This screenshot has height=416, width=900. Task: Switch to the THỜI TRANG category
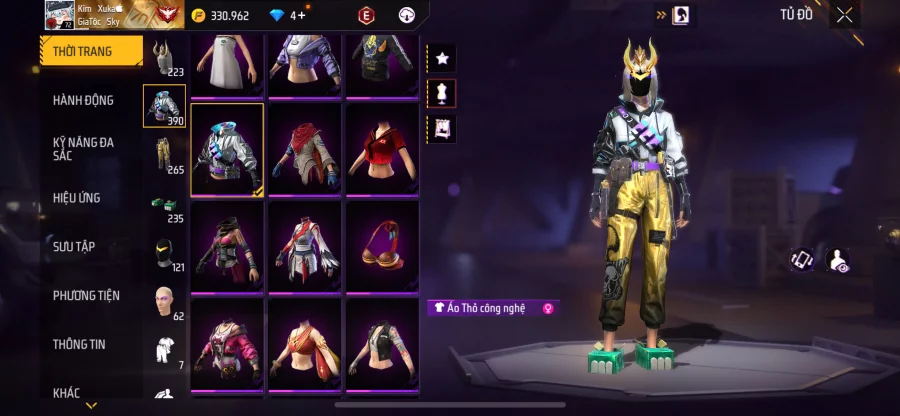(84, 51)
